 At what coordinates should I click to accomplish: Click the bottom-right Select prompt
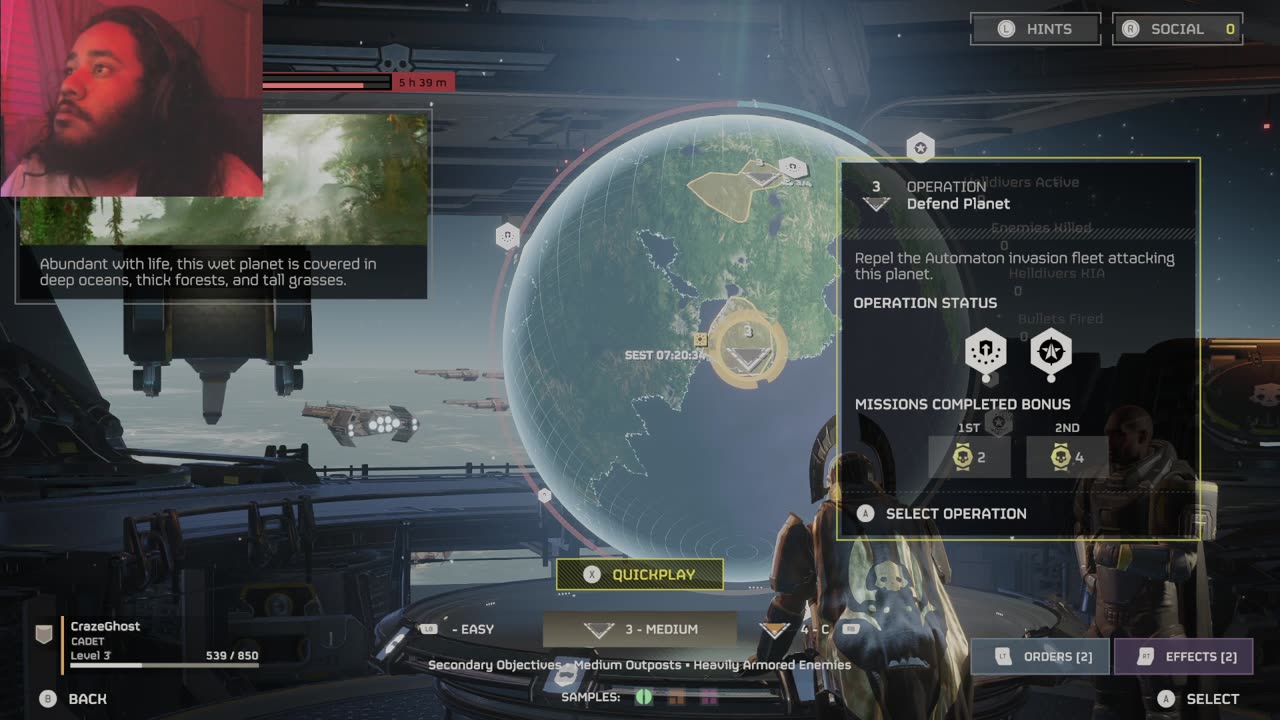click(x=1199, y=699)
